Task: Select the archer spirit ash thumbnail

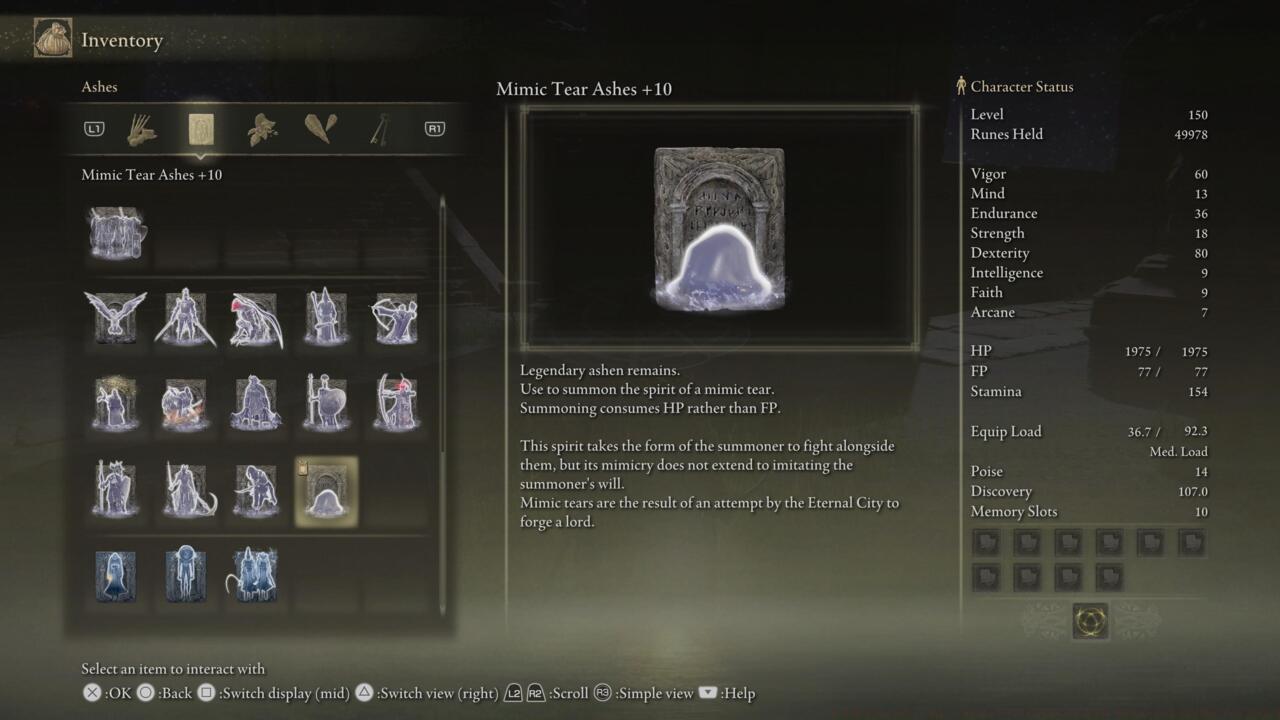Action: click(395, 318)
